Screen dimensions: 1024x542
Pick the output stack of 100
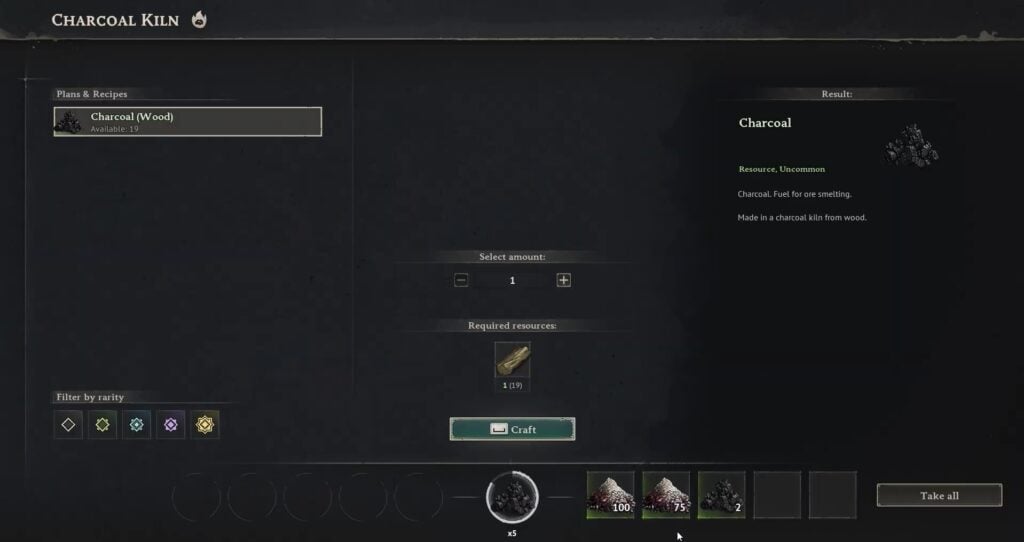pos(611,495)
